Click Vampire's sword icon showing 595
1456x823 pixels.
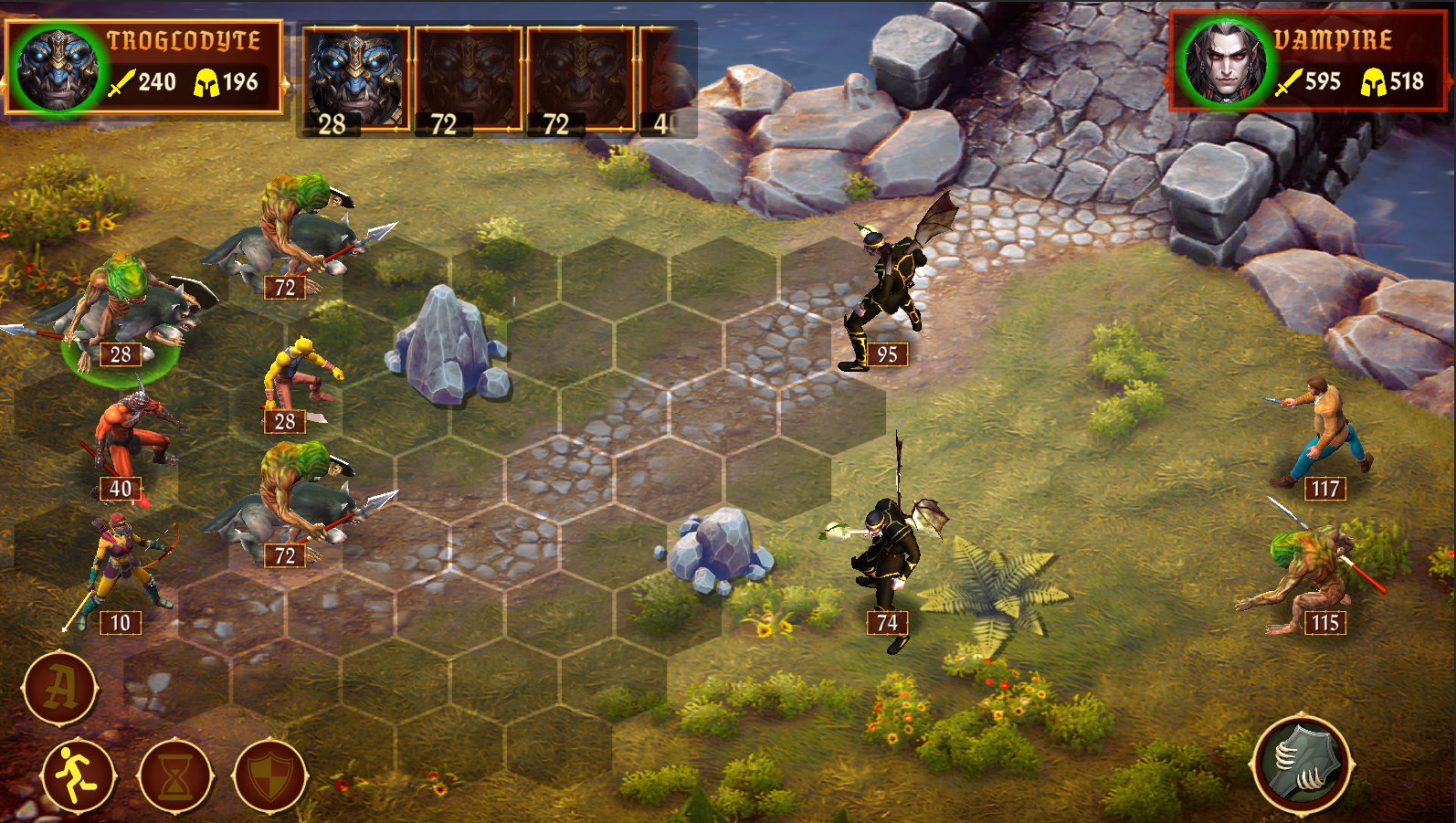(1287, 80)
